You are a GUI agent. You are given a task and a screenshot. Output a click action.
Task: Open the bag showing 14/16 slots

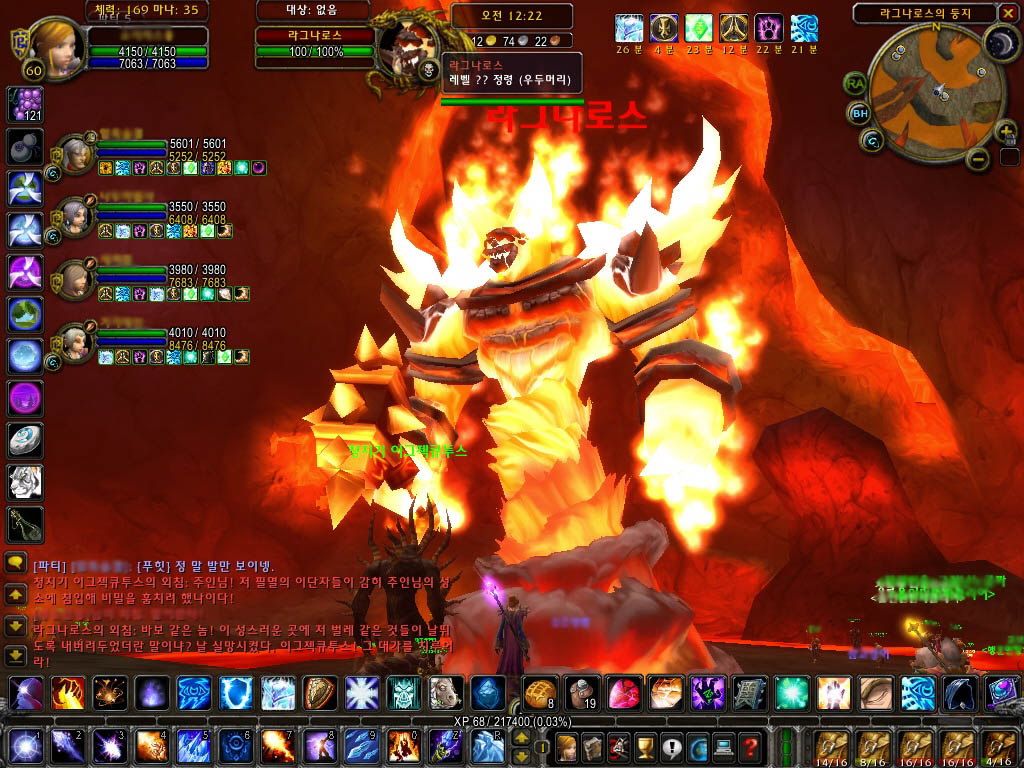(830, 747)
